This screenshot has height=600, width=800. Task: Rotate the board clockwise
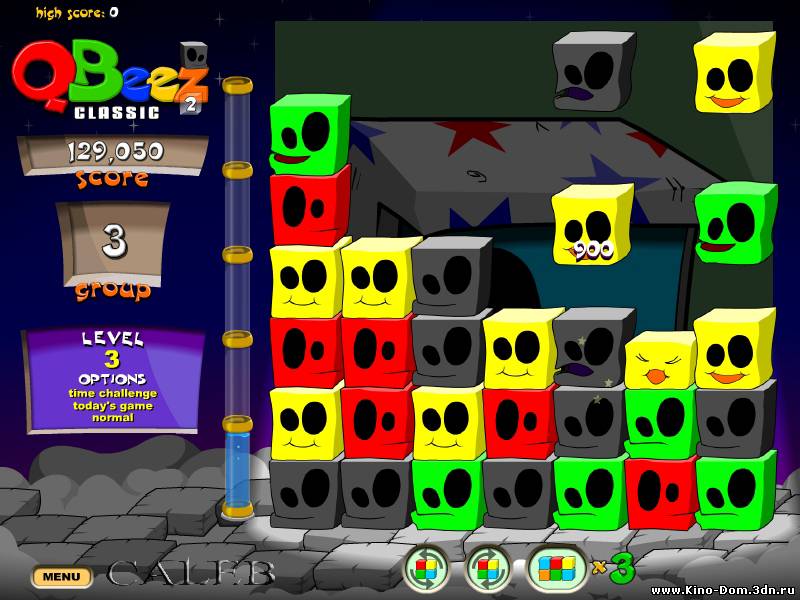488,569
